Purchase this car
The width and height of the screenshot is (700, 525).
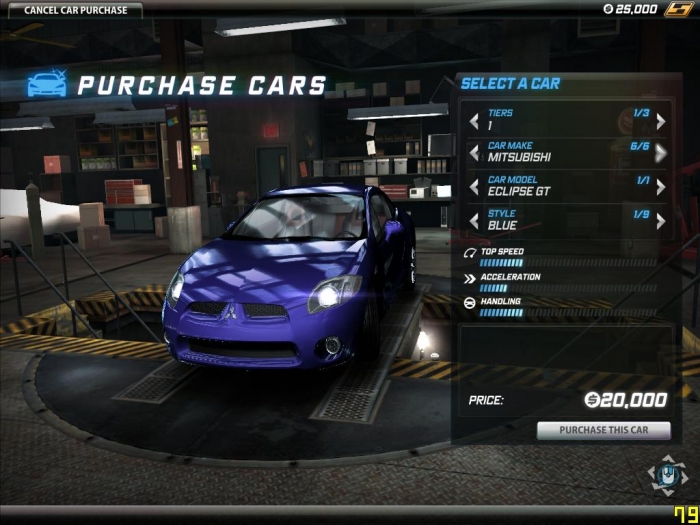tap(603, 430)
